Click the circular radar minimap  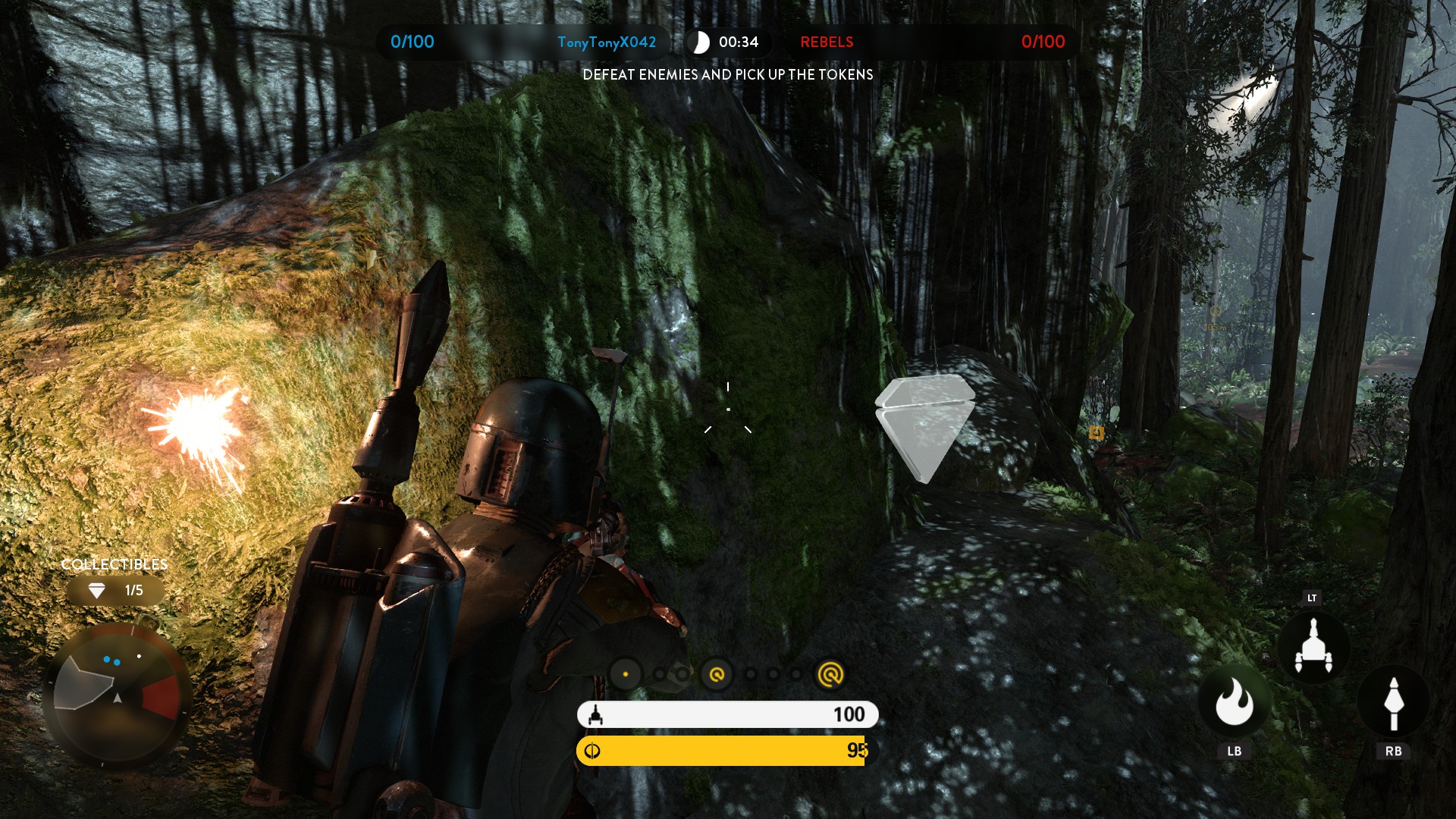[118, 695]
